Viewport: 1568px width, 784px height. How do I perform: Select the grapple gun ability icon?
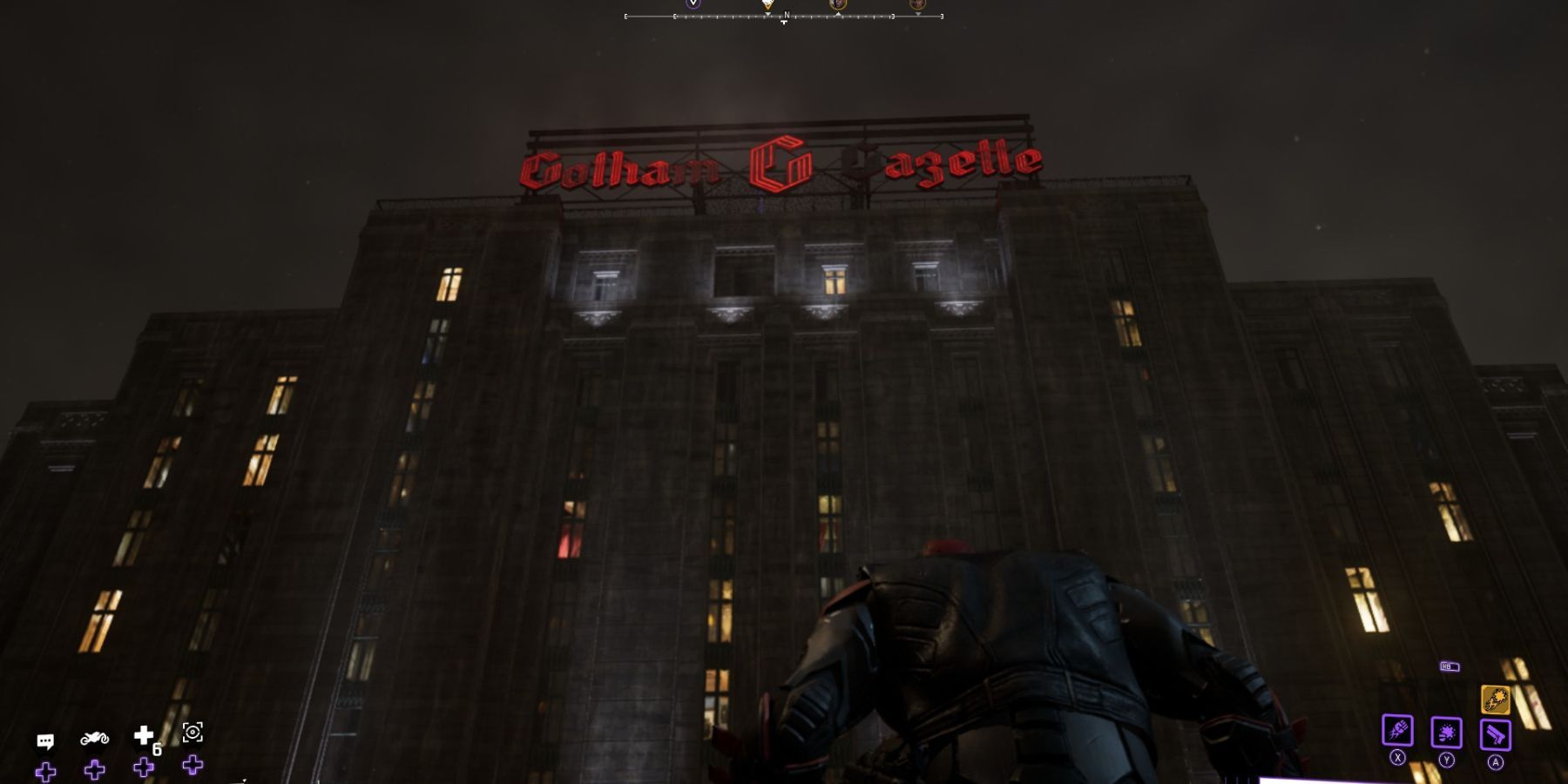[x=1496, y=733]
